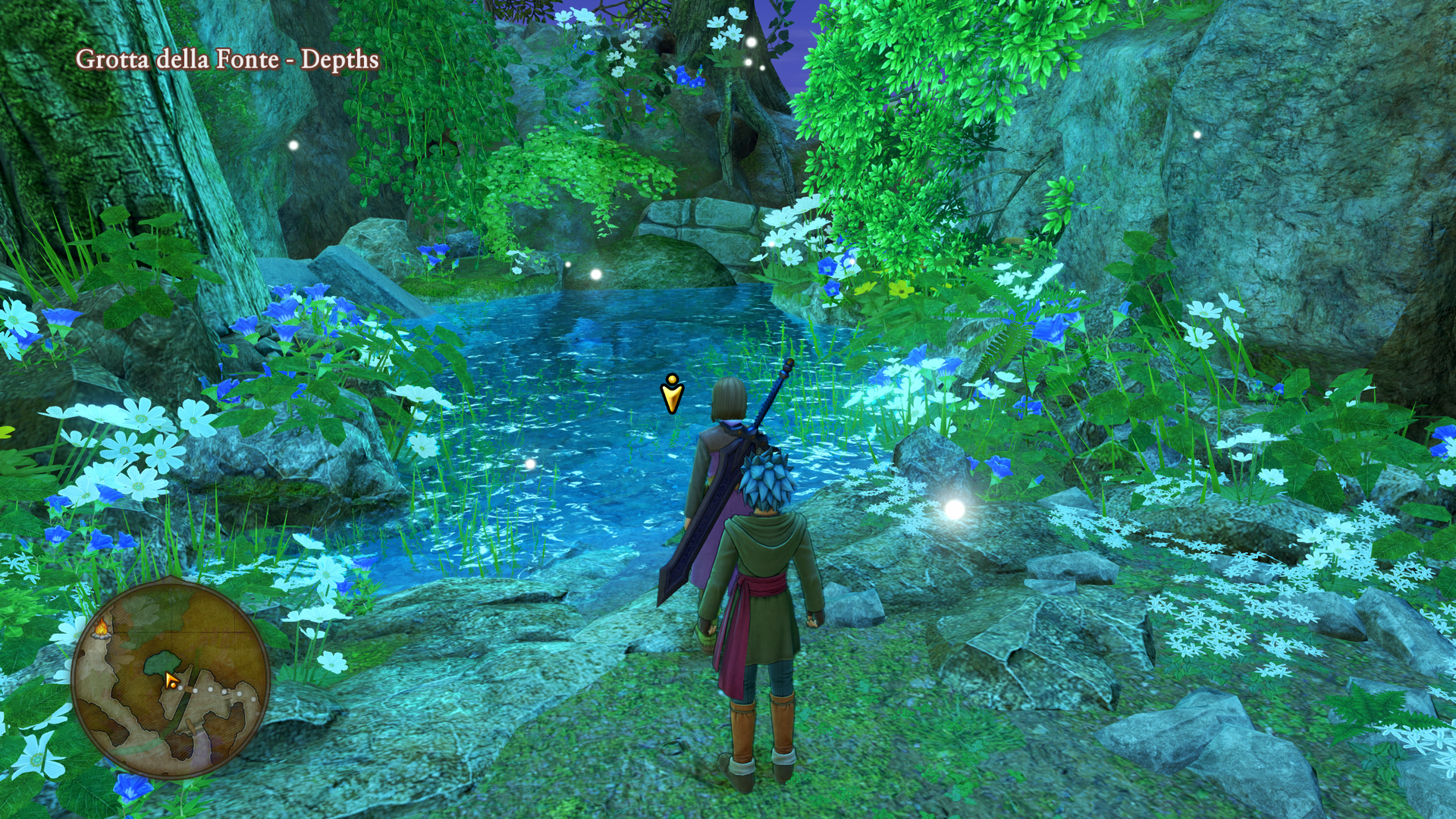Click the campfire marker on the minimap

pyautogui.click(x=102, y=628)
